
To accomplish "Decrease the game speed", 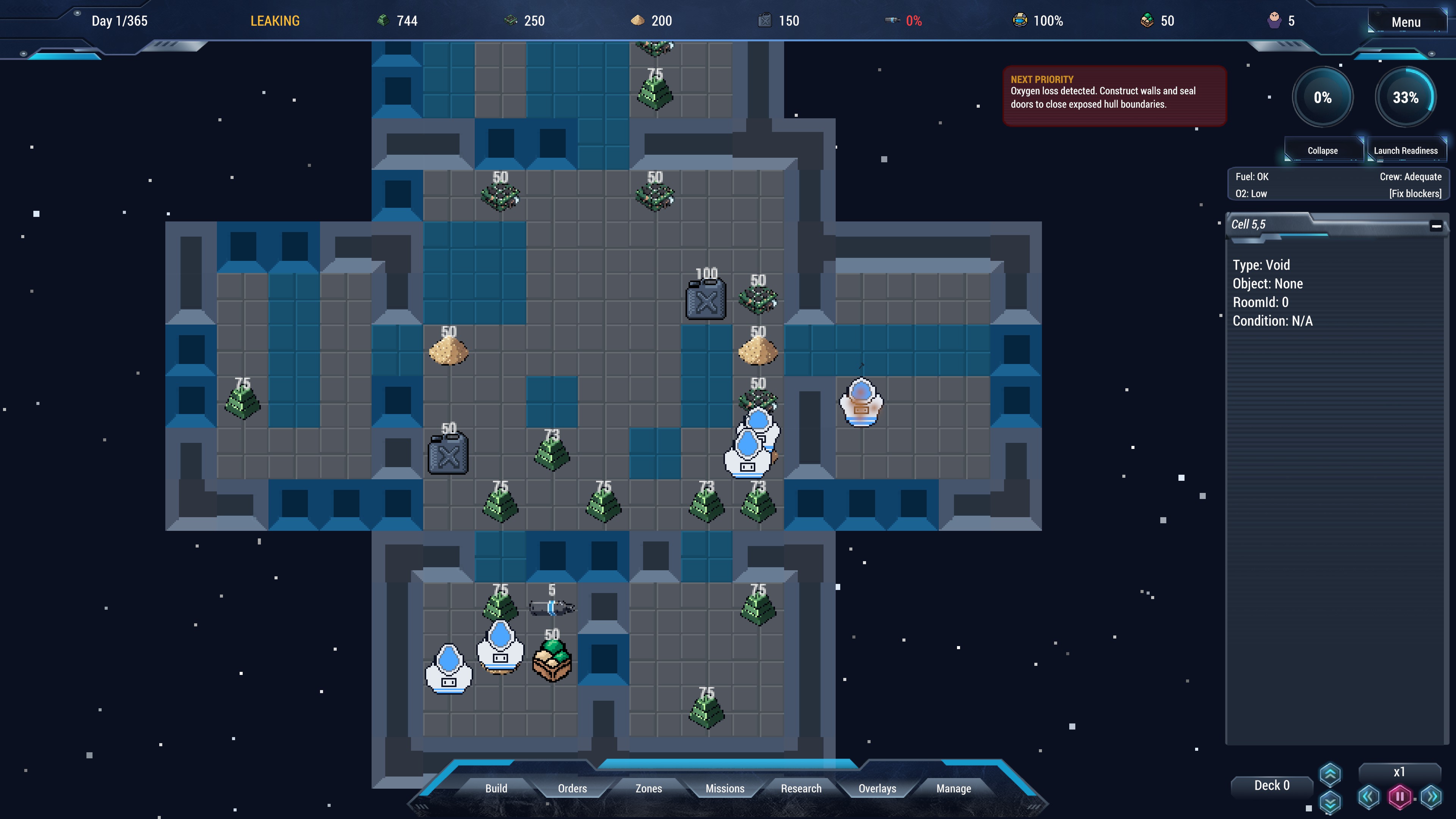I will (1368, 797).
